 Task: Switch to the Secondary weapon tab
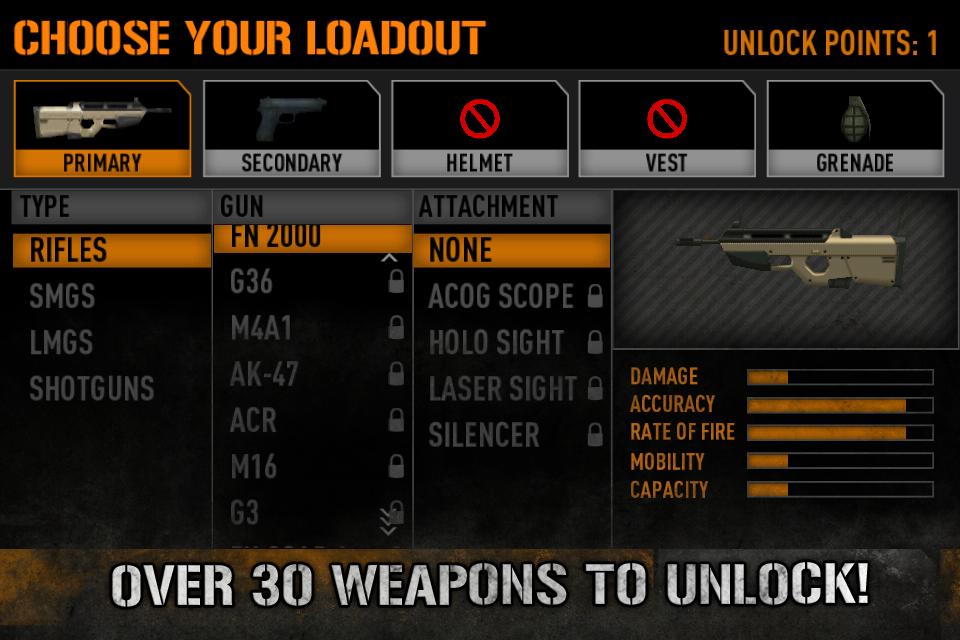point(291,128)
